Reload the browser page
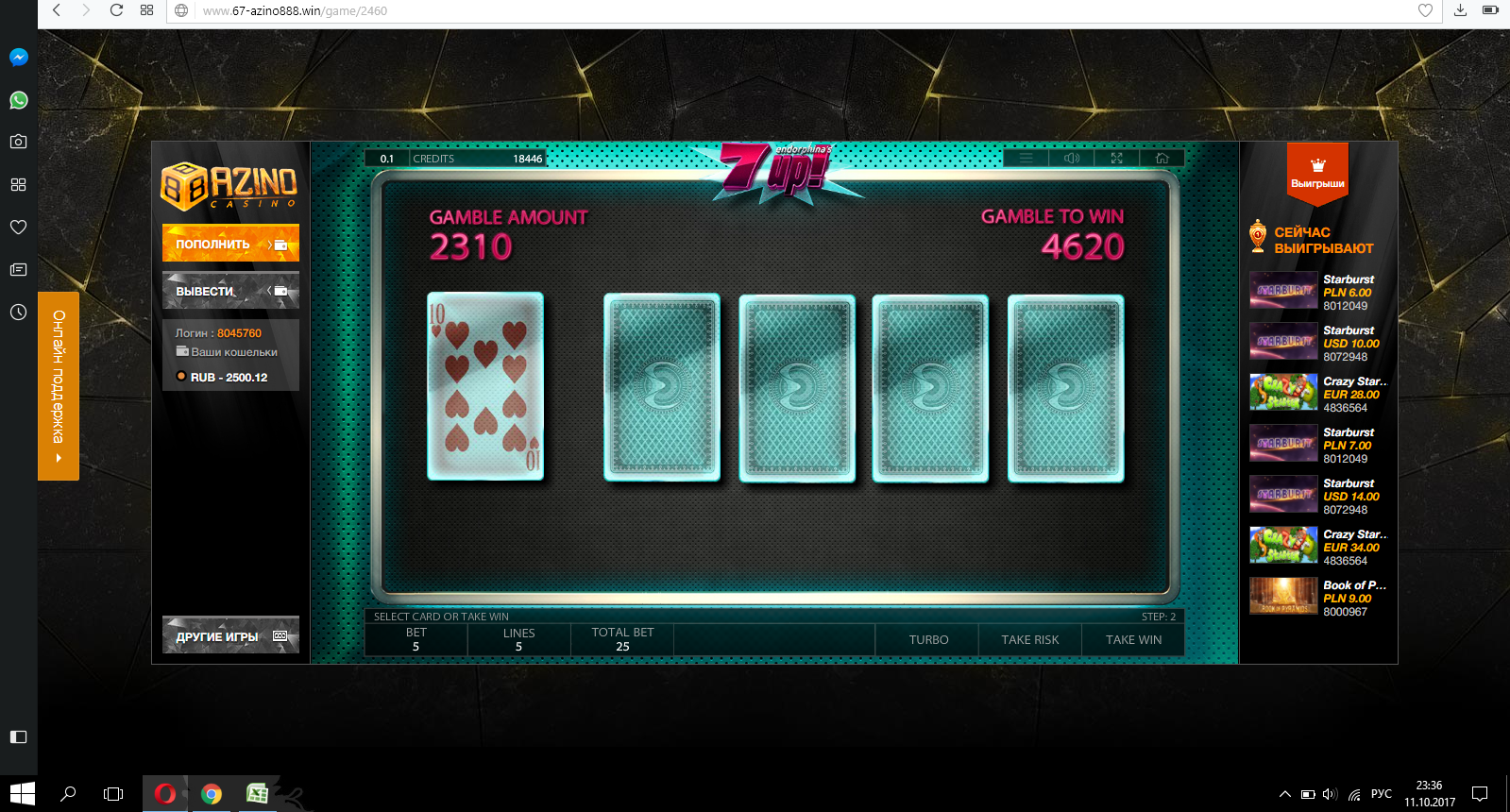The height and width of the screenshot is (812, 1510). [116, 10]
